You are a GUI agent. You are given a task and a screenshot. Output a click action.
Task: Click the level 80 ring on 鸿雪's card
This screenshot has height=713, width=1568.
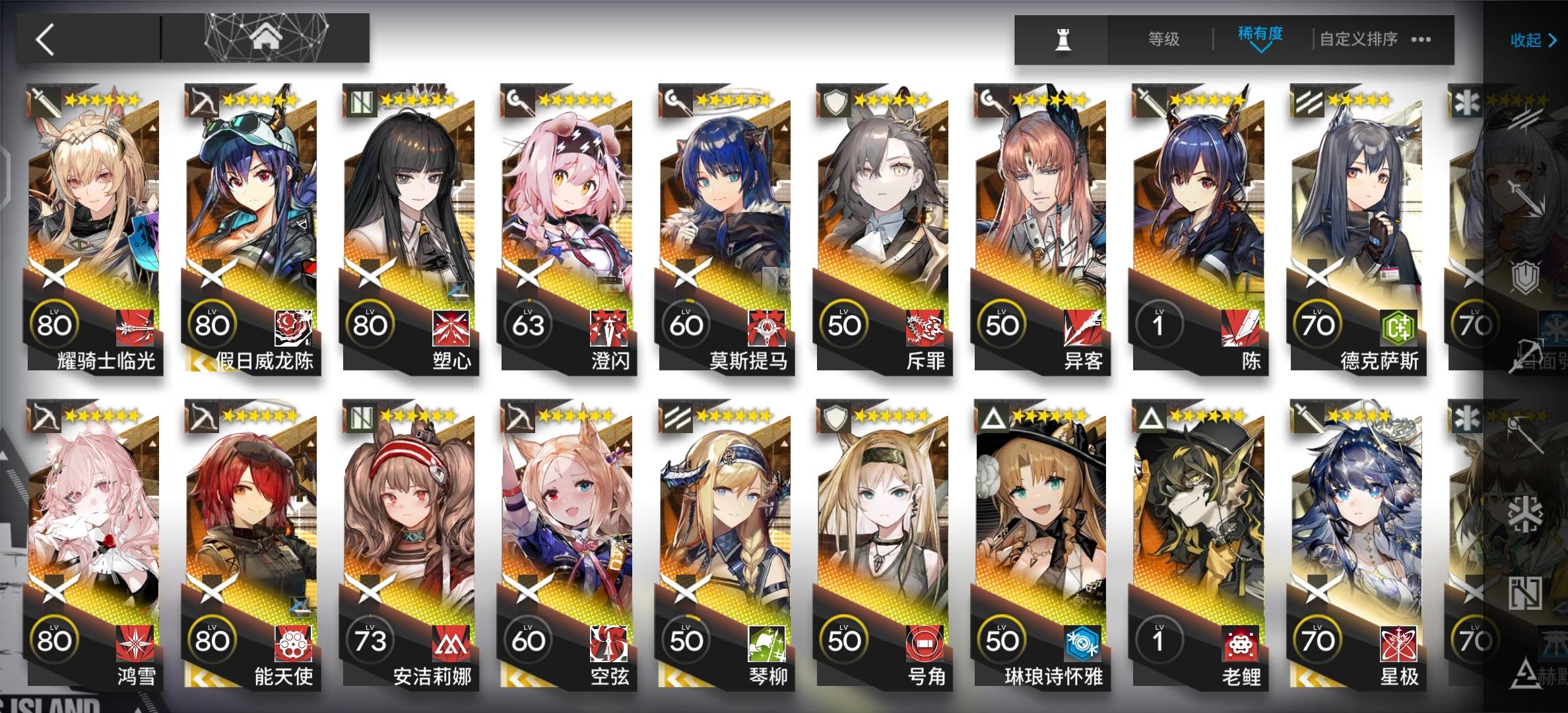[56, 639]
